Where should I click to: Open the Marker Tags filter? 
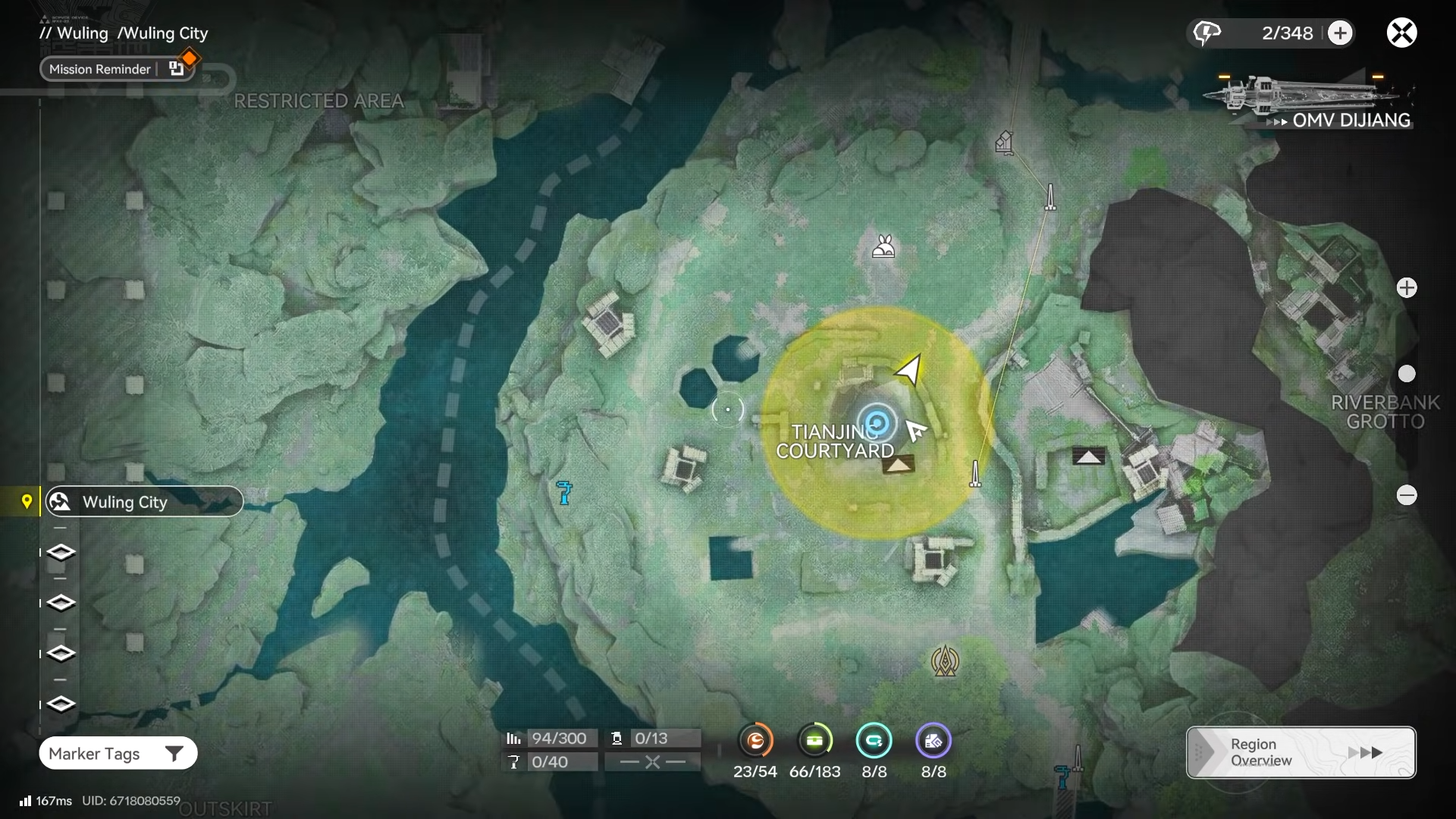point(118,753)
